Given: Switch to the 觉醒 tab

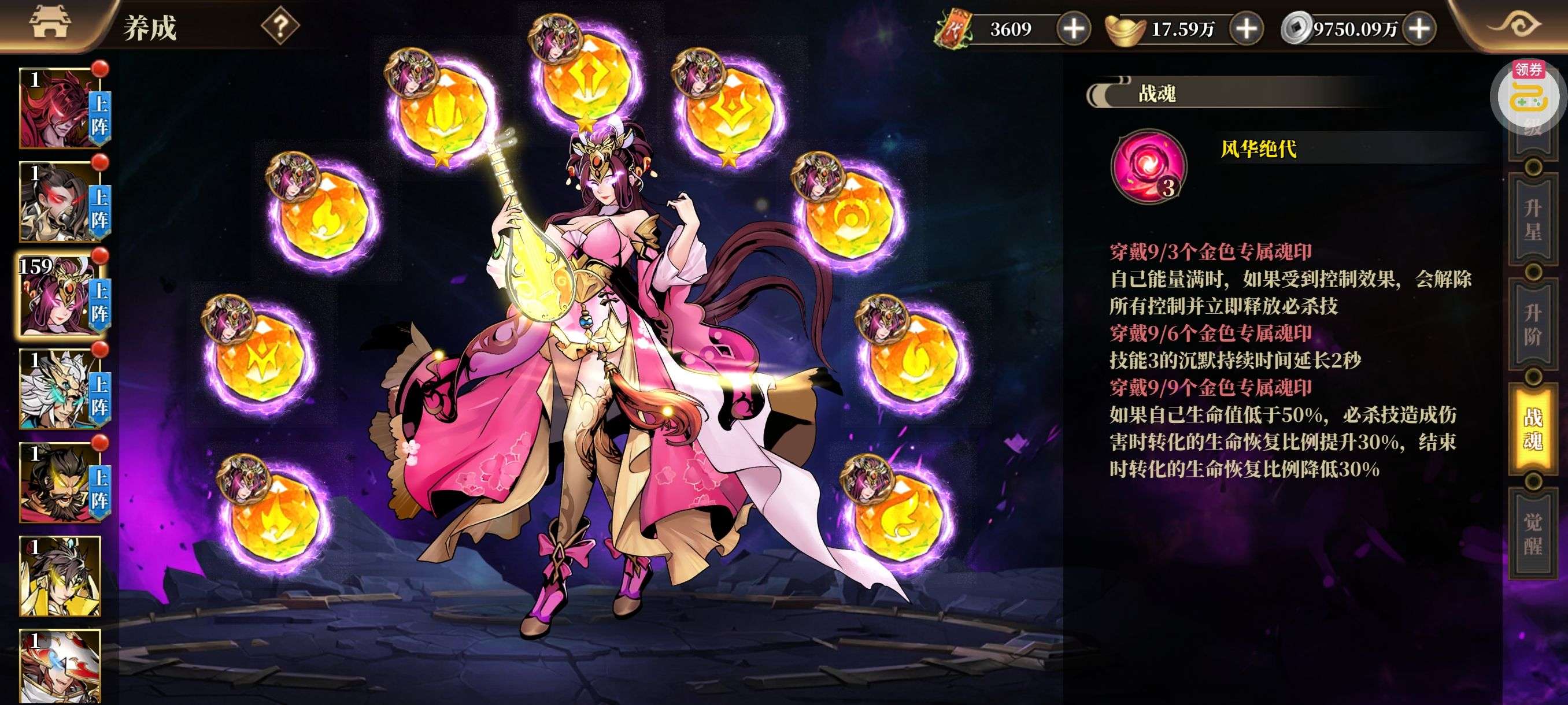Looking at the screenshot, I should [x=1533, y=533].
